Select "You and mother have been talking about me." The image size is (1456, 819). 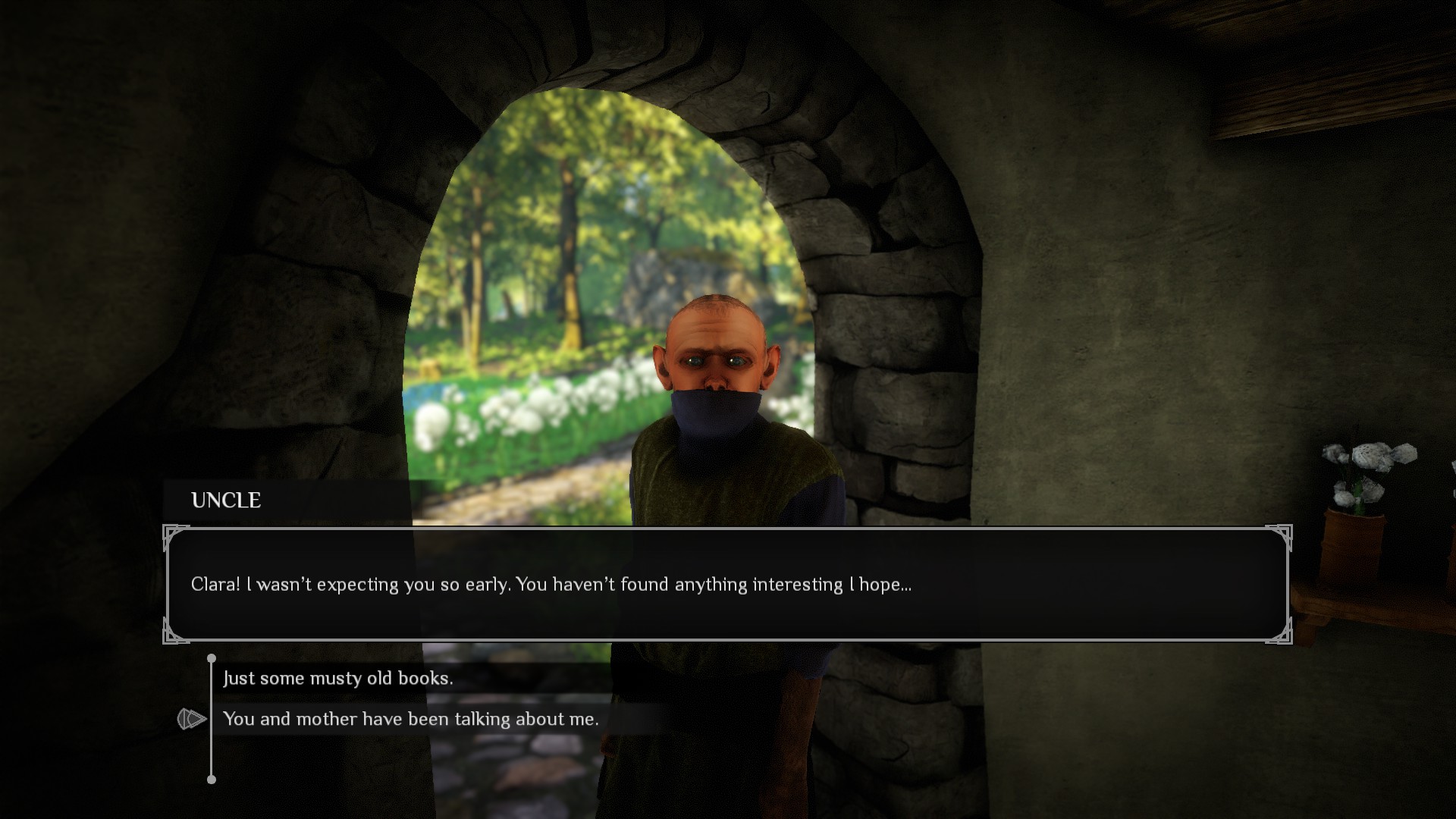click(411, 719)
